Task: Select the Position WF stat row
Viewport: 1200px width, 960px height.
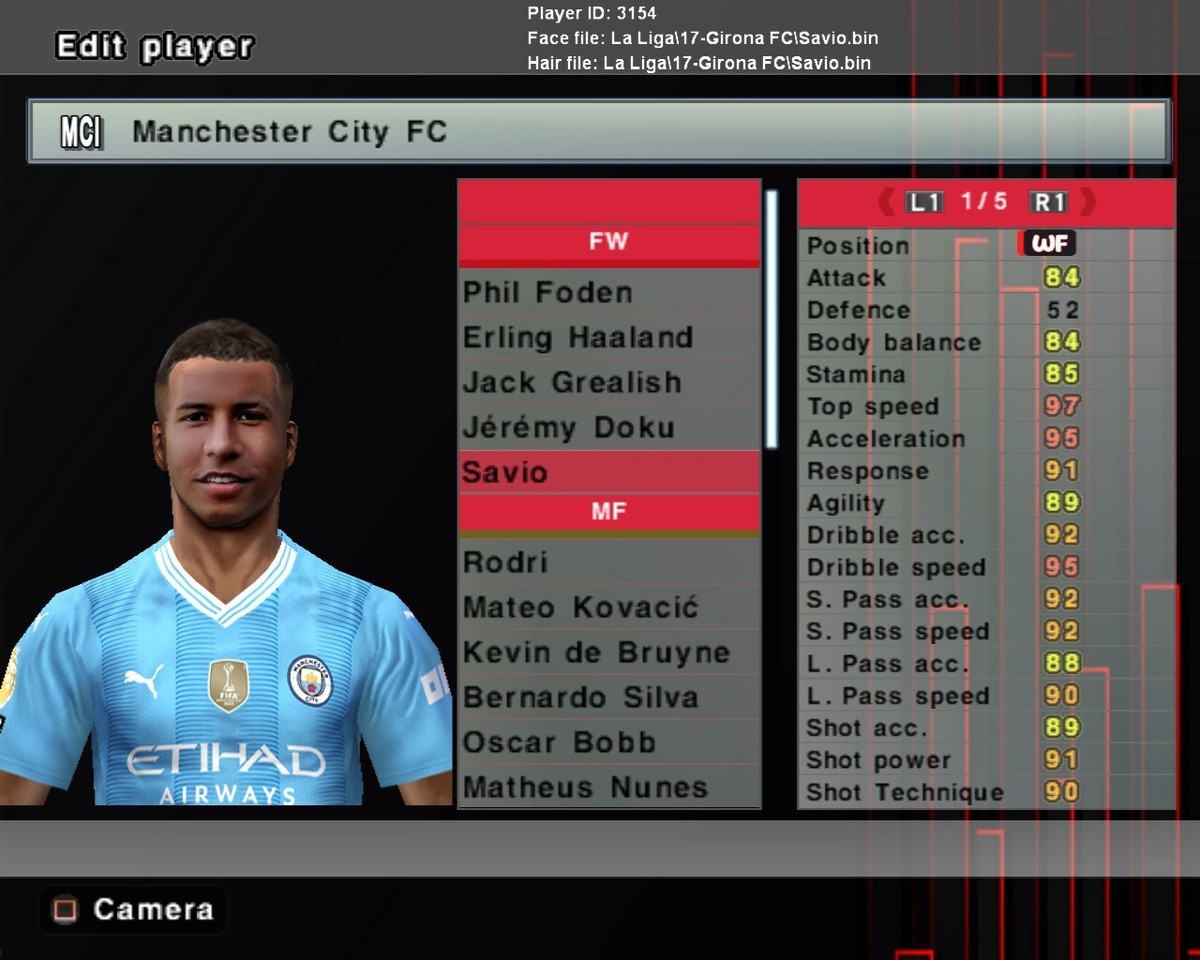Action: tap(985, 245)
